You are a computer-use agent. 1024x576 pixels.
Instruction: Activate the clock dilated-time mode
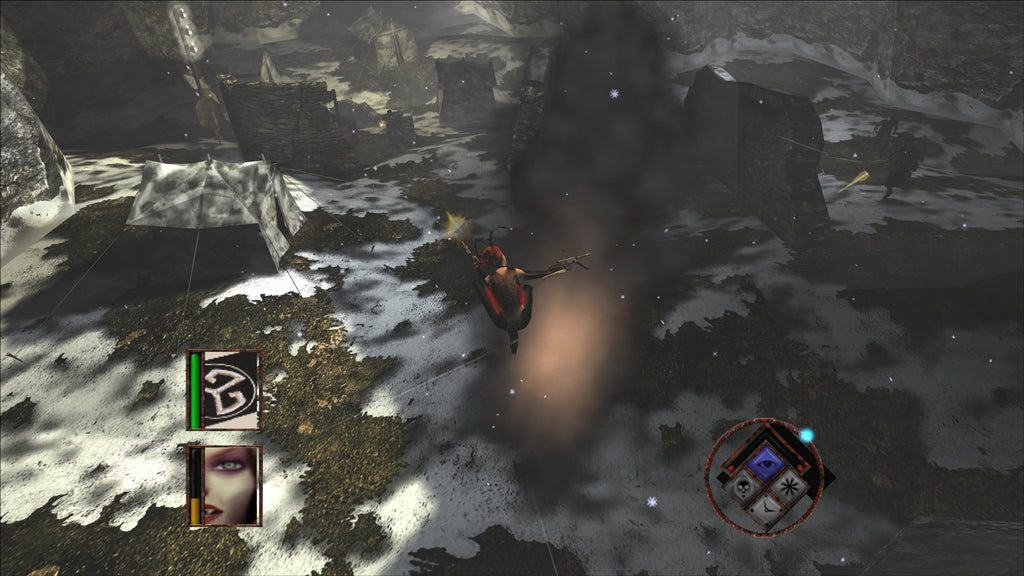[x=765, y=511]
